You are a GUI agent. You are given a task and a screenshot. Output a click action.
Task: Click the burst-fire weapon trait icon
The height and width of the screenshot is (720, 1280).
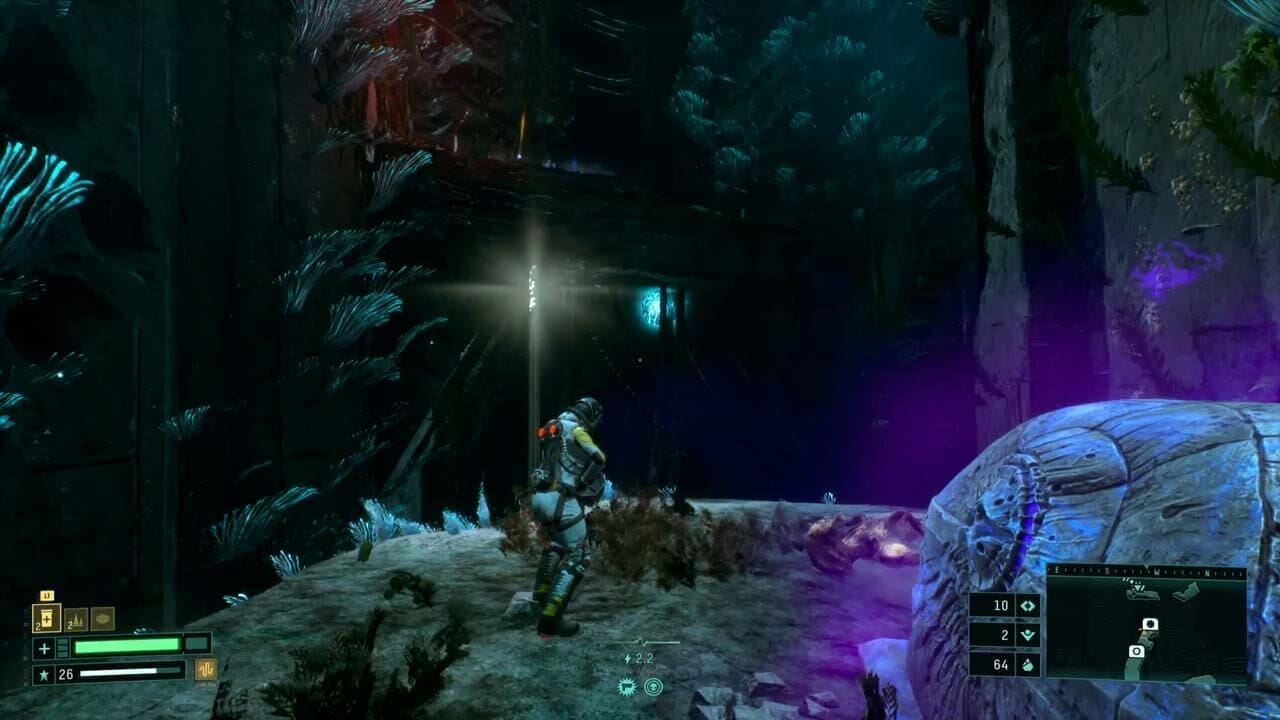tap(627, 686)
